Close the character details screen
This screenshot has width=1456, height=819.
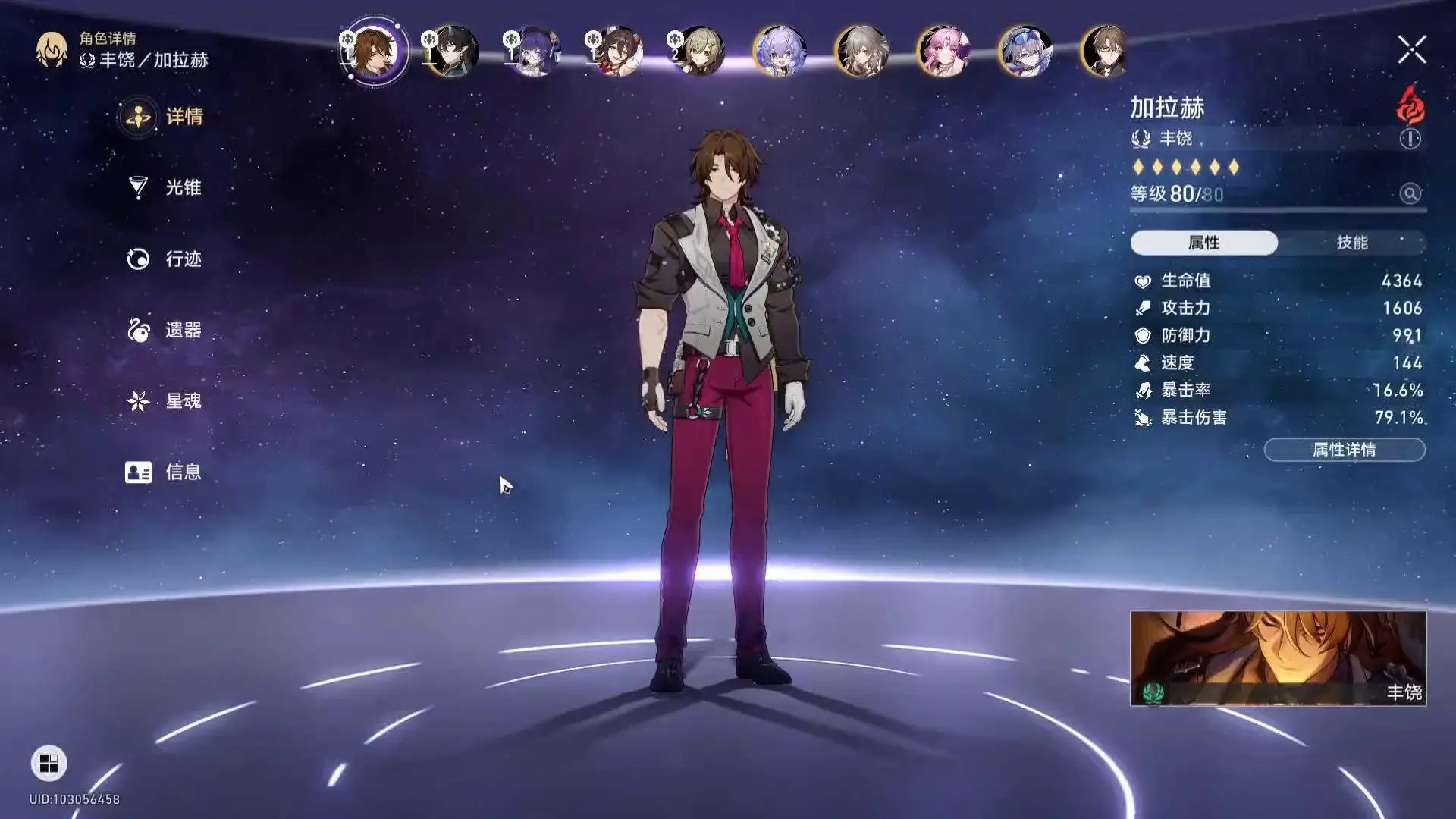1411,50
